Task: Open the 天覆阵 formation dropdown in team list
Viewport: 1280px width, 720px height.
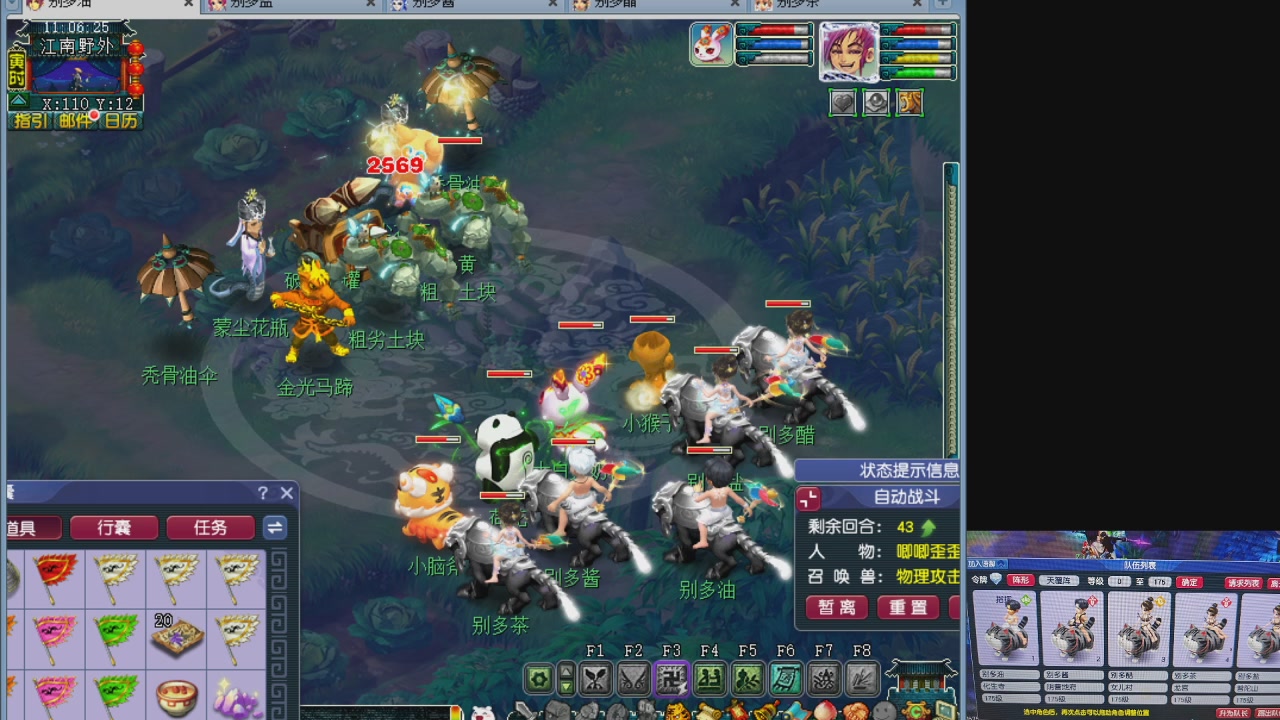Action: 1059,581
